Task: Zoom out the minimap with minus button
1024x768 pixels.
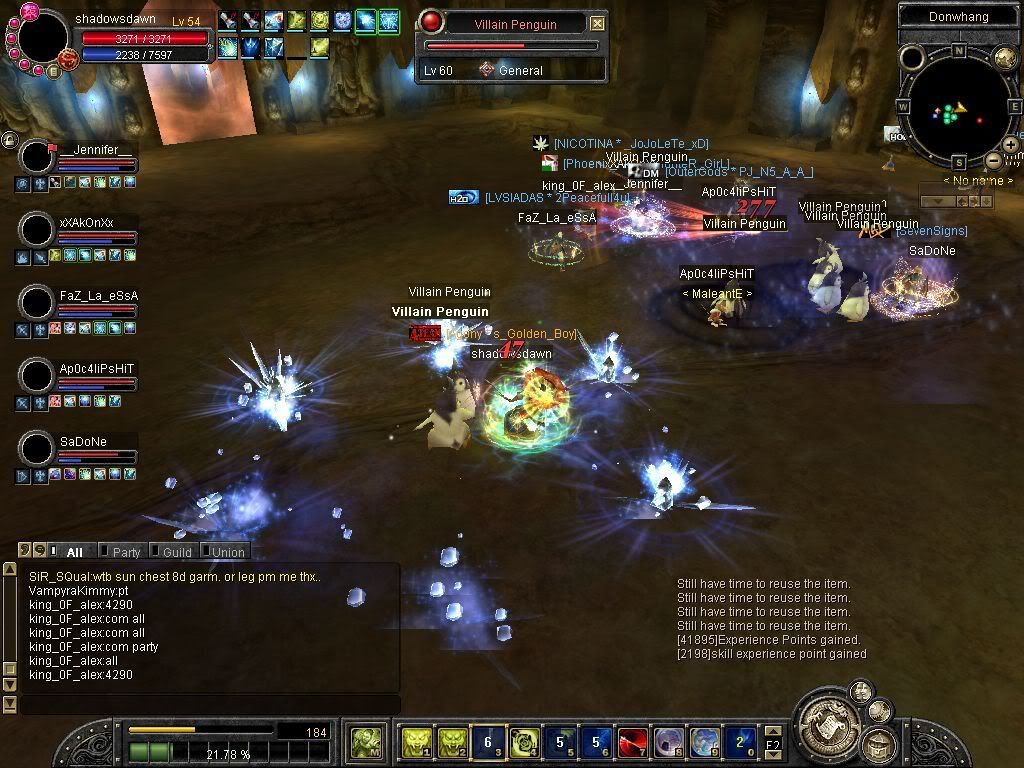Action: (993, 160)
